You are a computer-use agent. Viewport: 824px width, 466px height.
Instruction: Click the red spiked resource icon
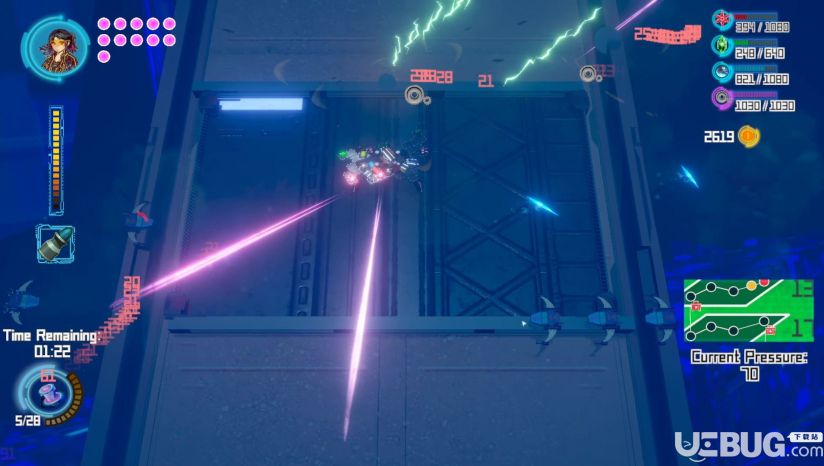722,20
